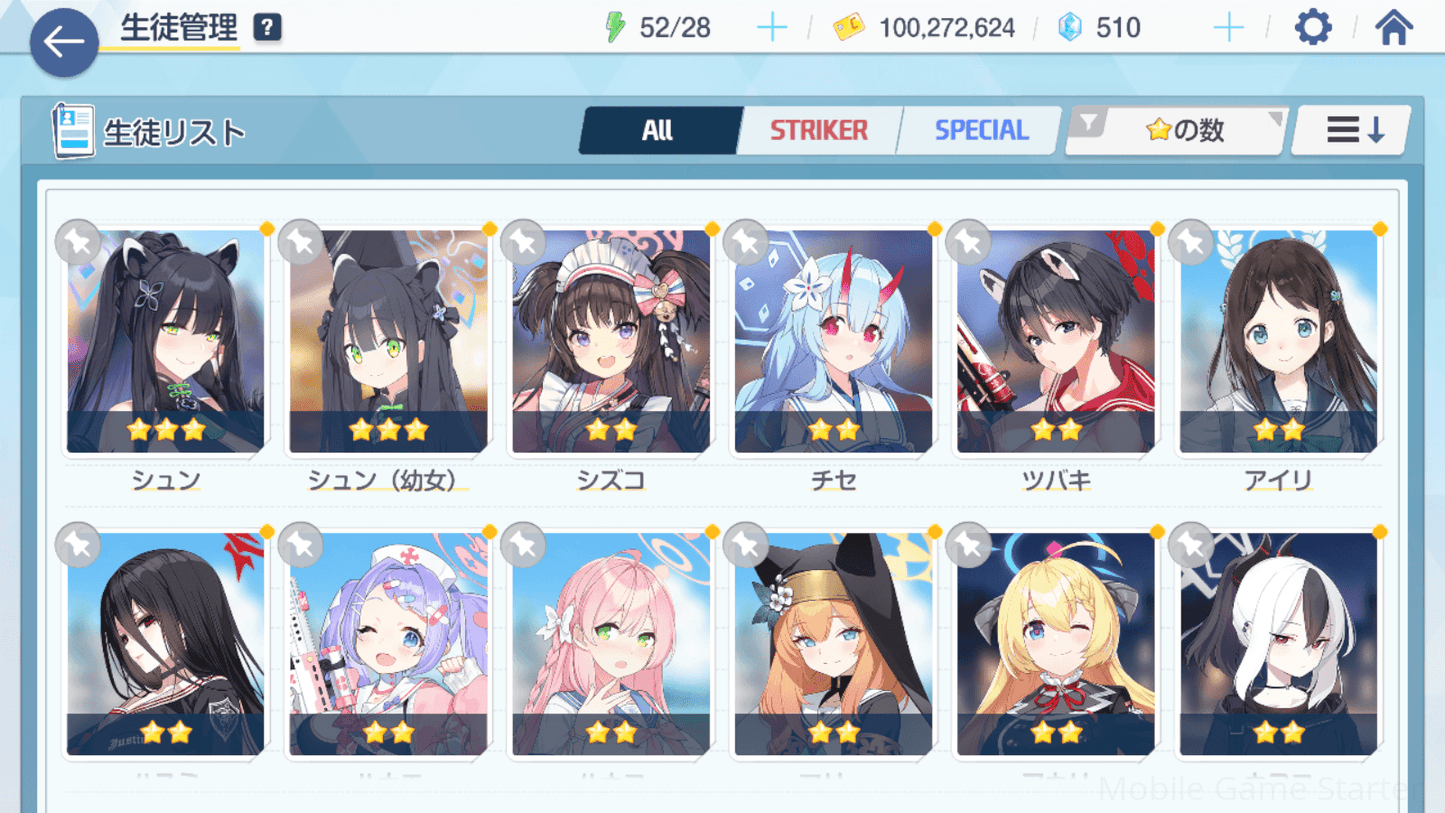
Task: Add energy with the plus button
Action: click(771, 28)
